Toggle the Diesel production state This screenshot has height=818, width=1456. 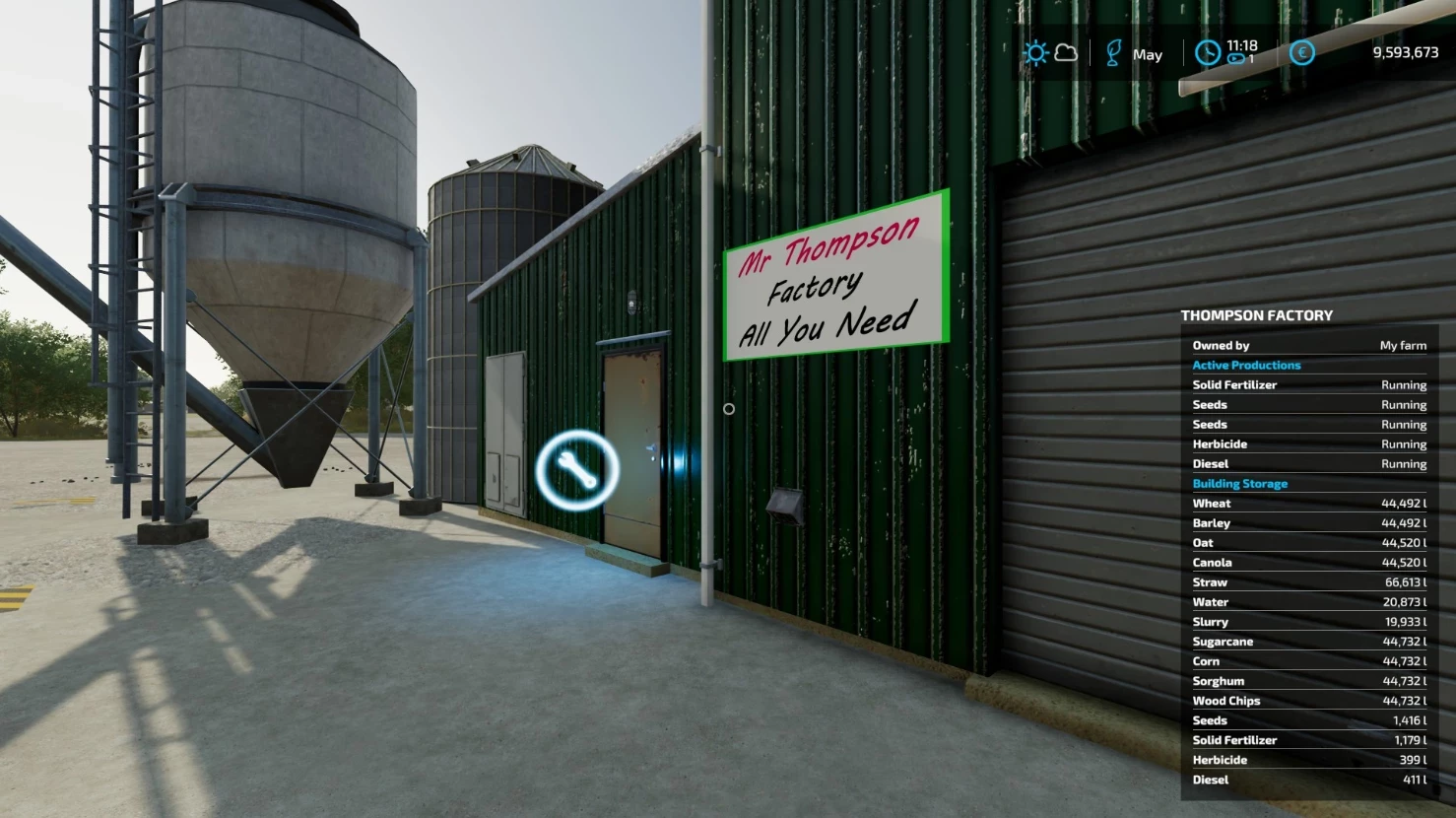(1308, 463)
